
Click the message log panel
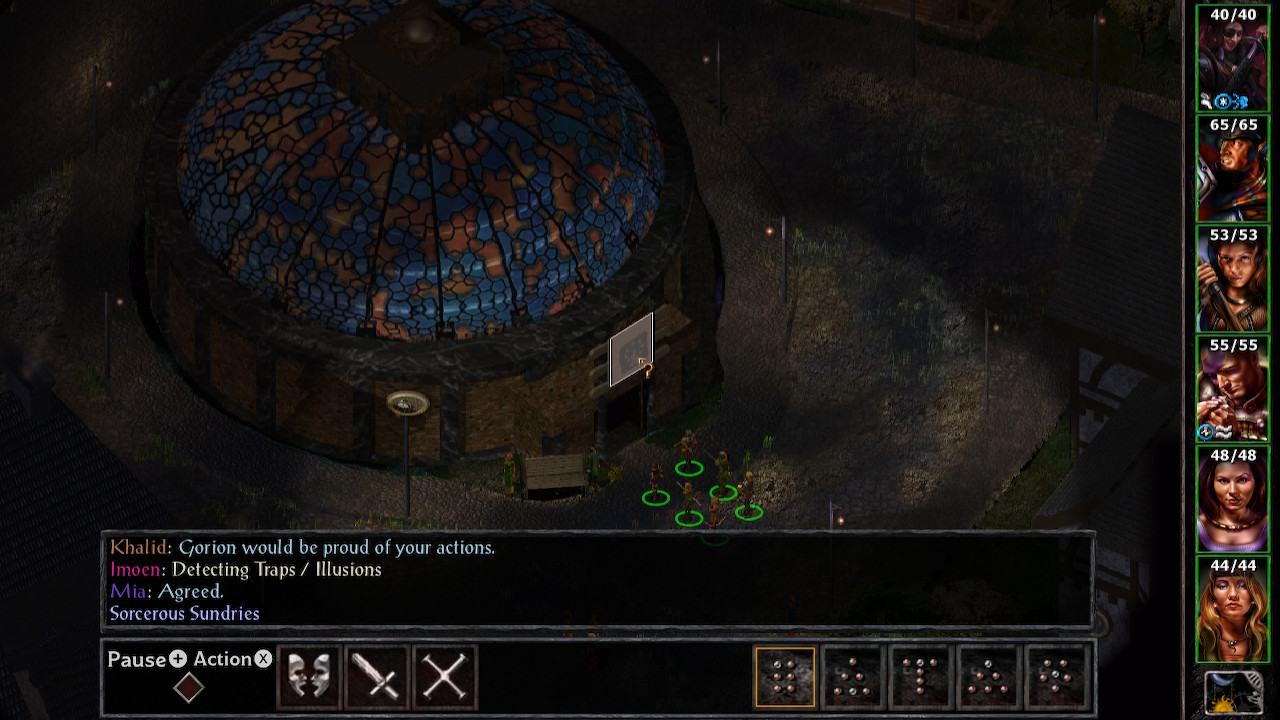598,580
